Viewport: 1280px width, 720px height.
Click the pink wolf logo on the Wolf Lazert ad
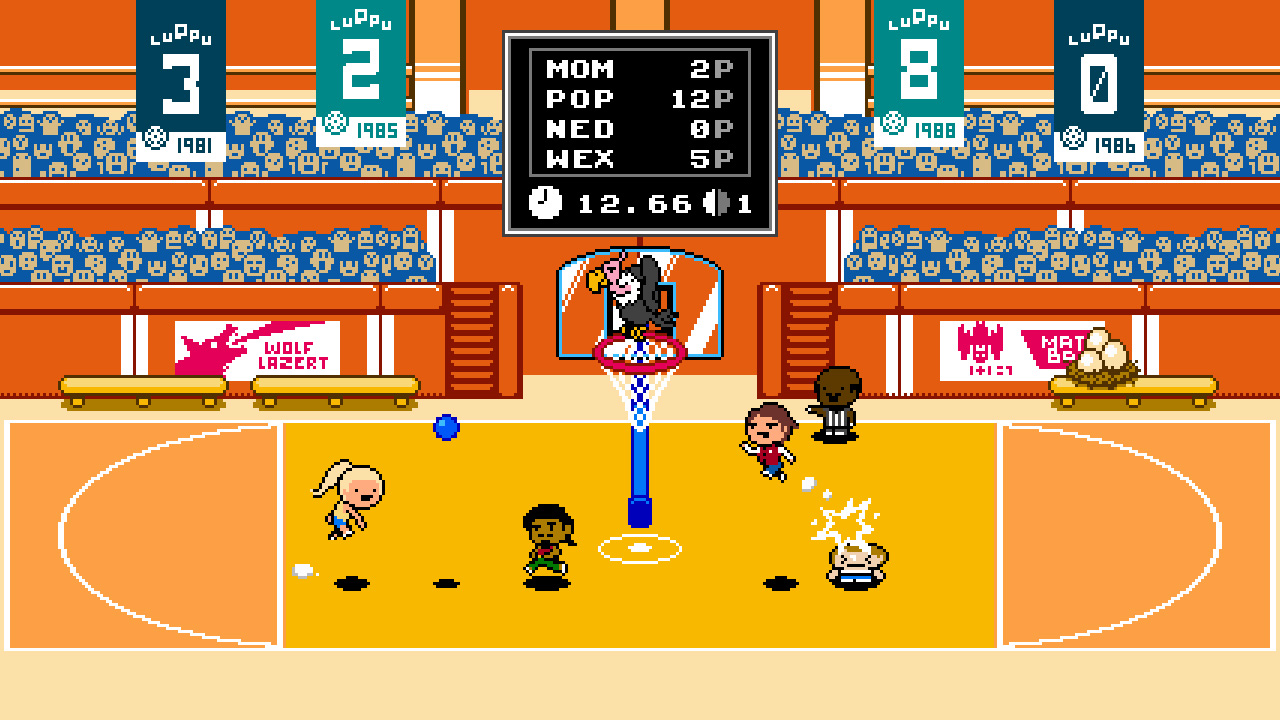(212, 347)
